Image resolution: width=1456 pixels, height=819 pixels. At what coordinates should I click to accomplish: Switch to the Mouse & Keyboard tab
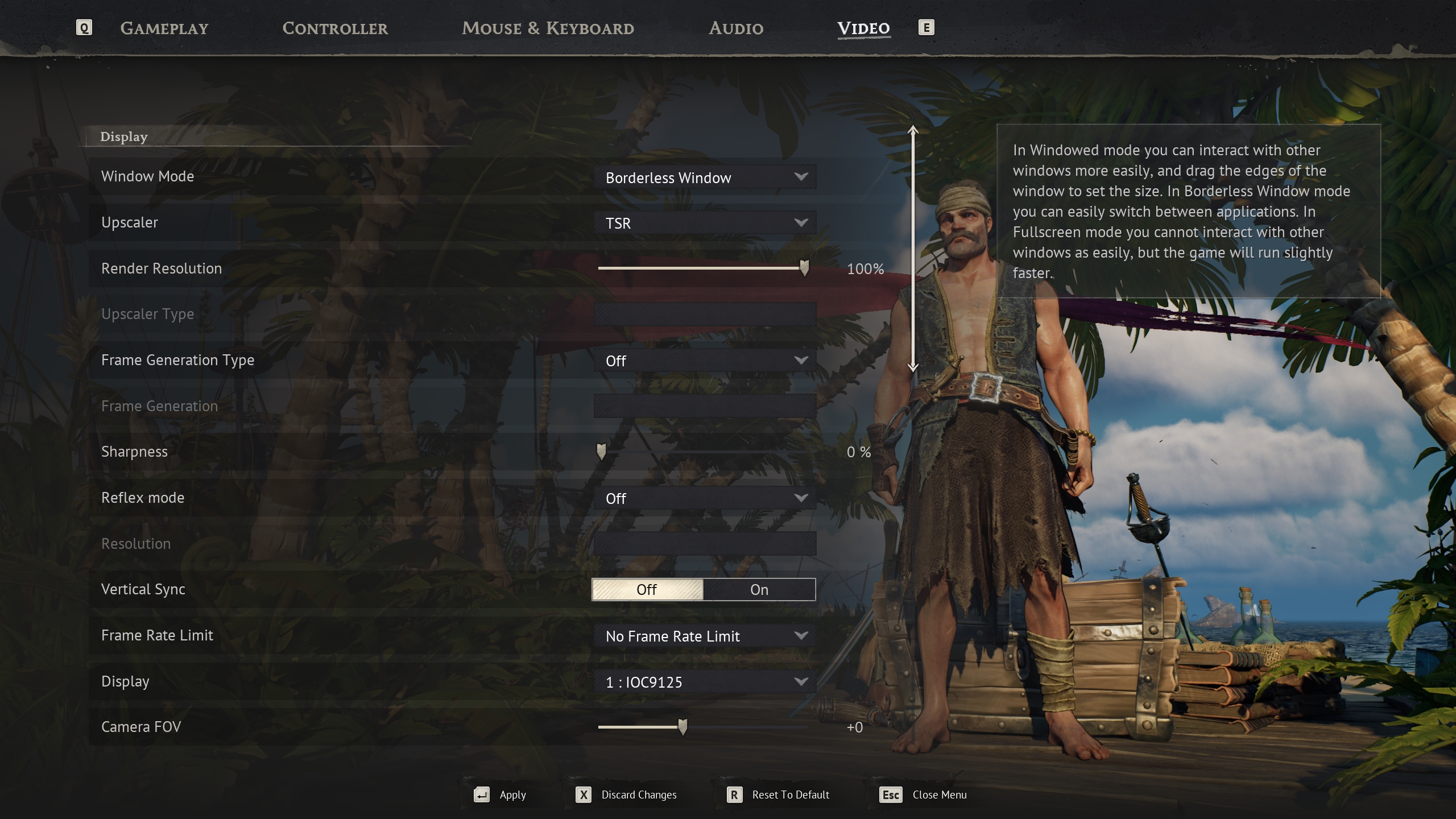pos(548,28)
